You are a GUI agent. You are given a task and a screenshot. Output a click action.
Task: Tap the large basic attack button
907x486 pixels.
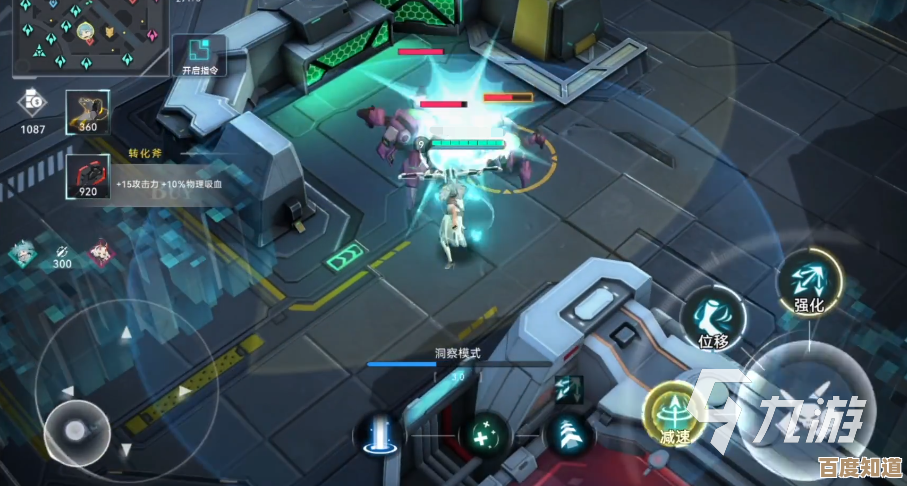pos(805,405)
